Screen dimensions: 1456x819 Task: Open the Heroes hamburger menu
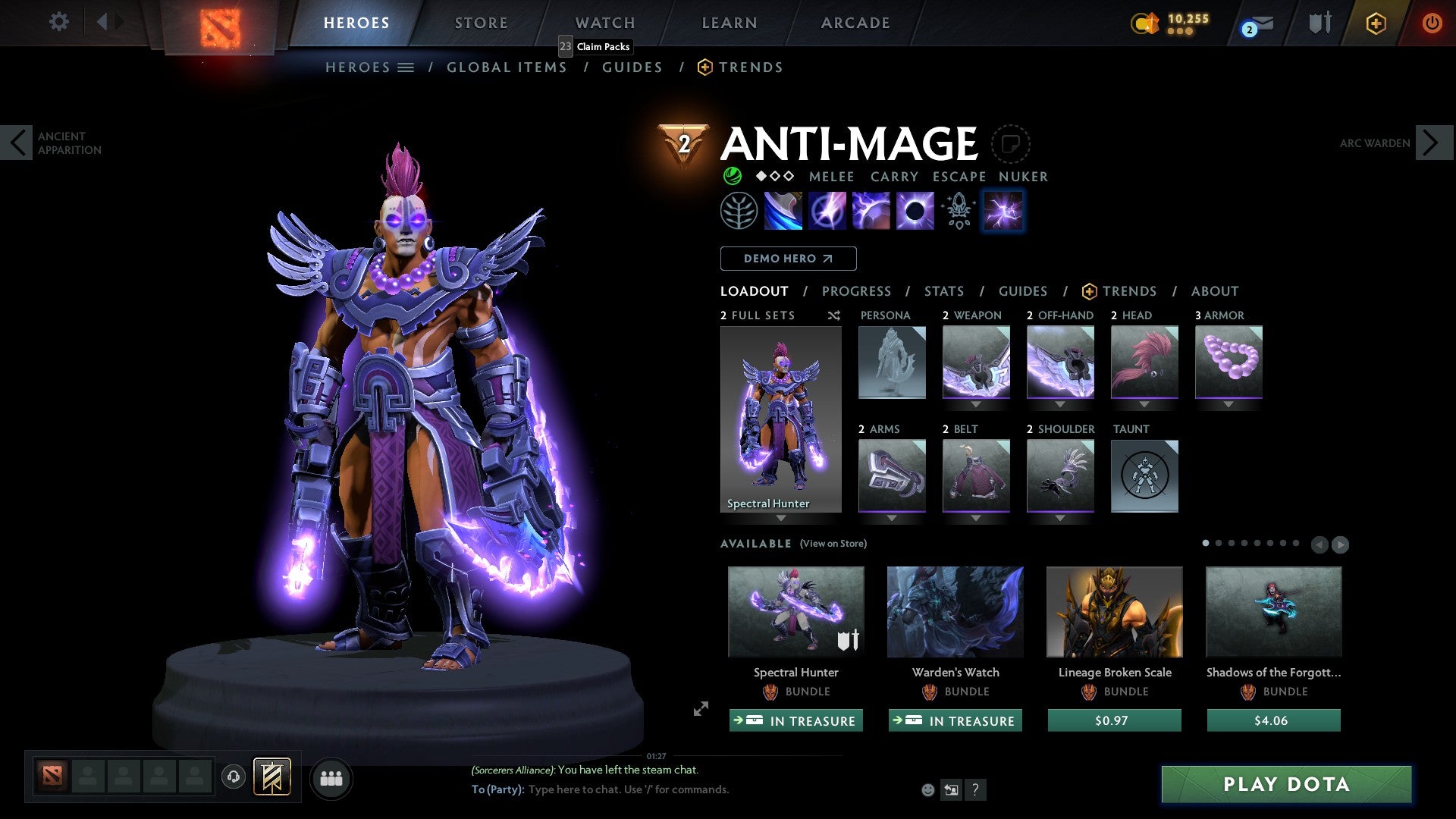406,67
